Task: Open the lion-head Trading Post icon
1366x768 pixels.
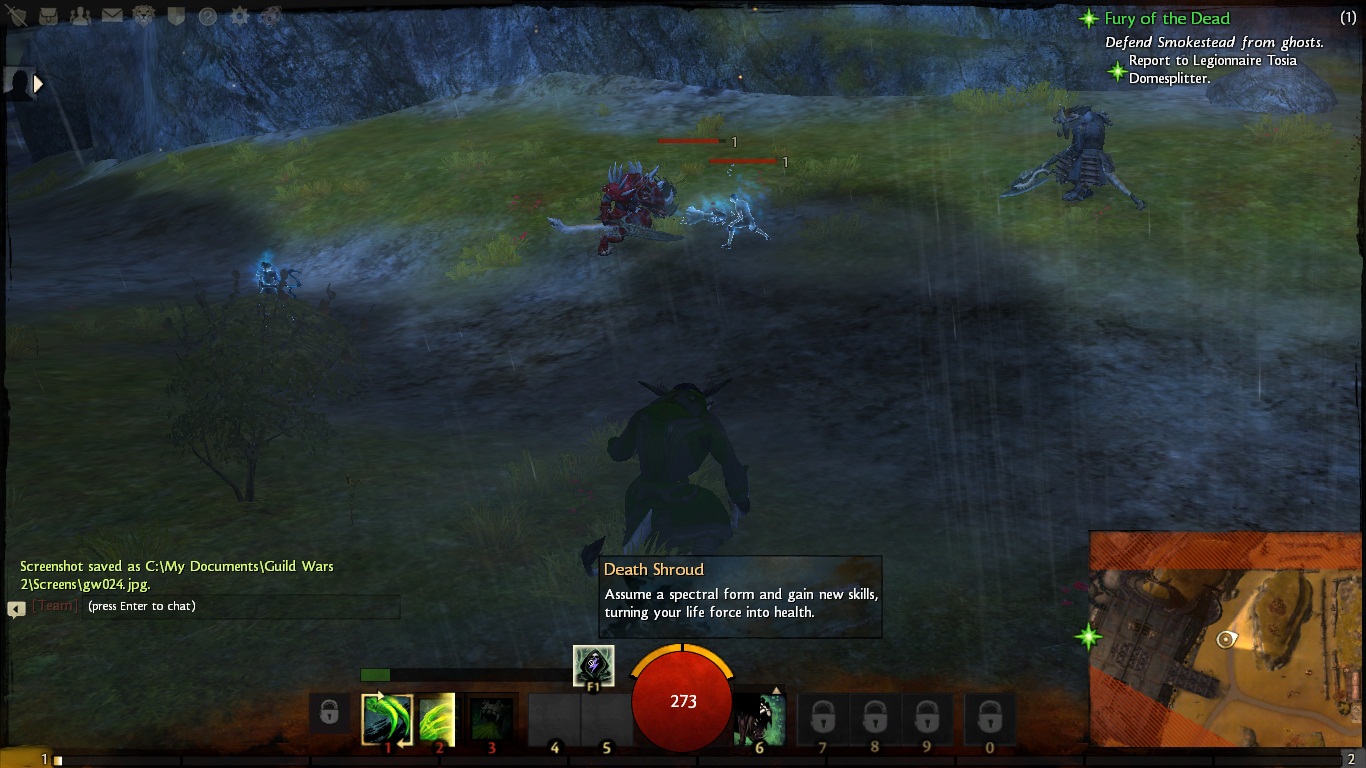Action: (x=144, y=16)
